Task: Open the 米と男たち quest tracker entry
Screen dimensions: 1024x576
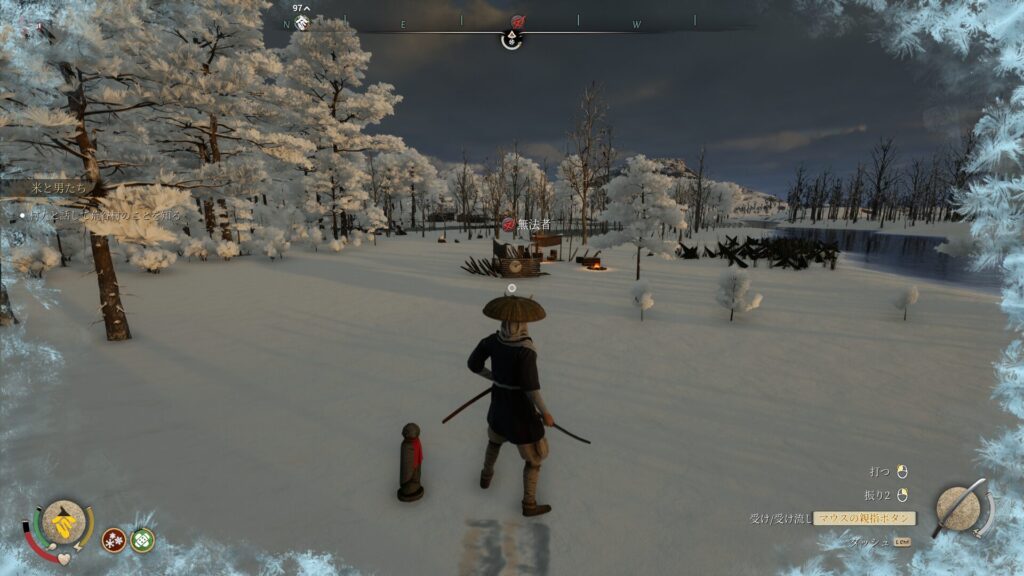Action: click(48, 187)
